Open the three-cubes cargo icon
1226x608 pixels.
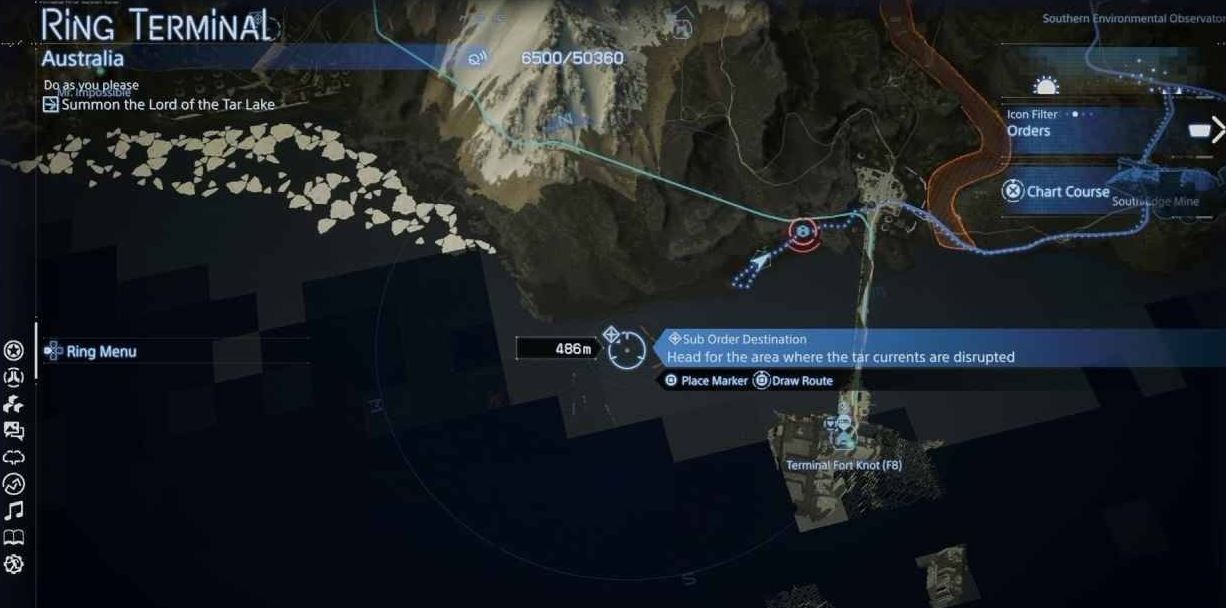[x=14, y=404]
